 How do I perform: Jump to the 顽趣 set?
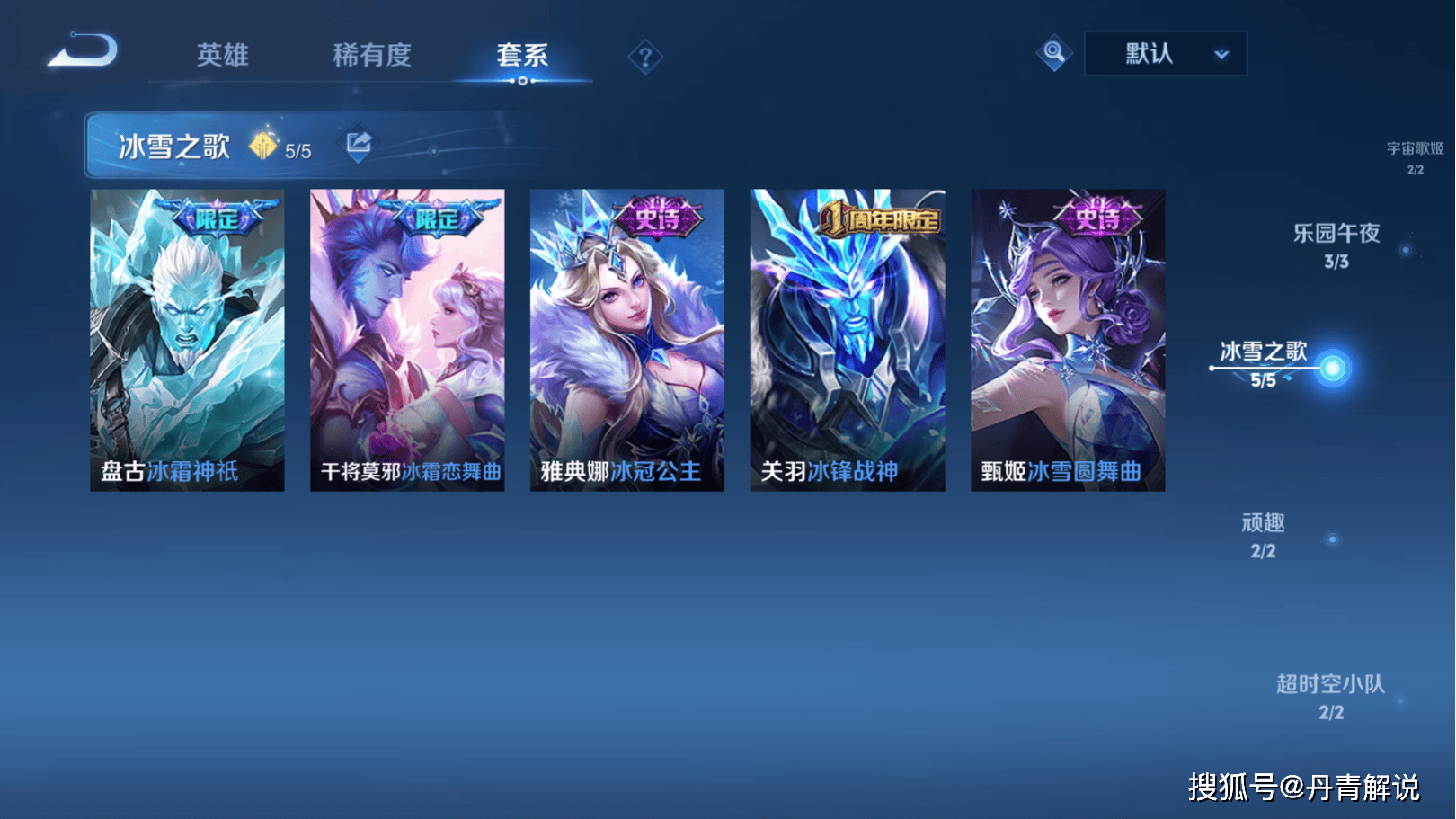(1263, 535)
